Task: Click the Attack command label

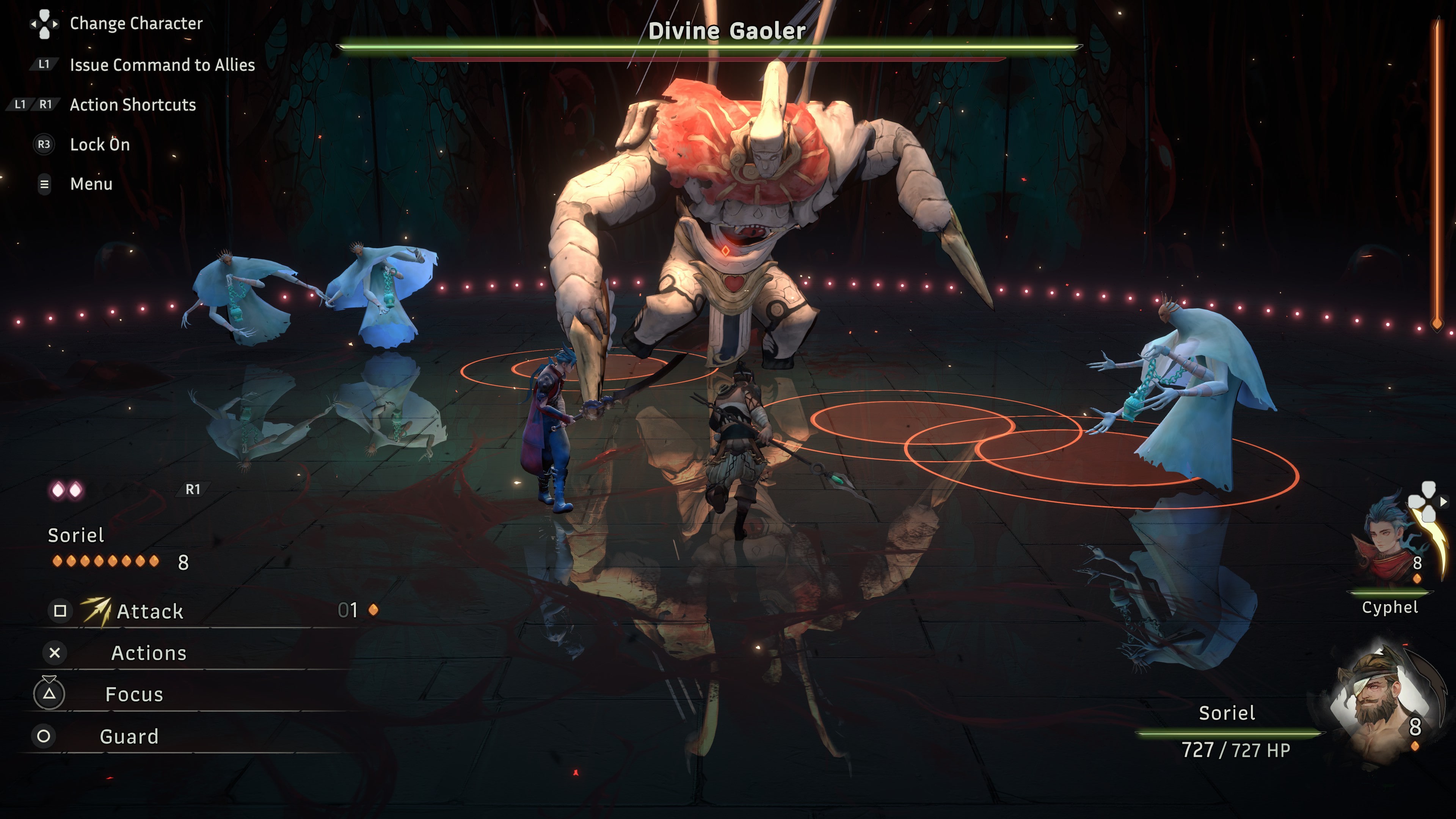Action: click(150, 612)
